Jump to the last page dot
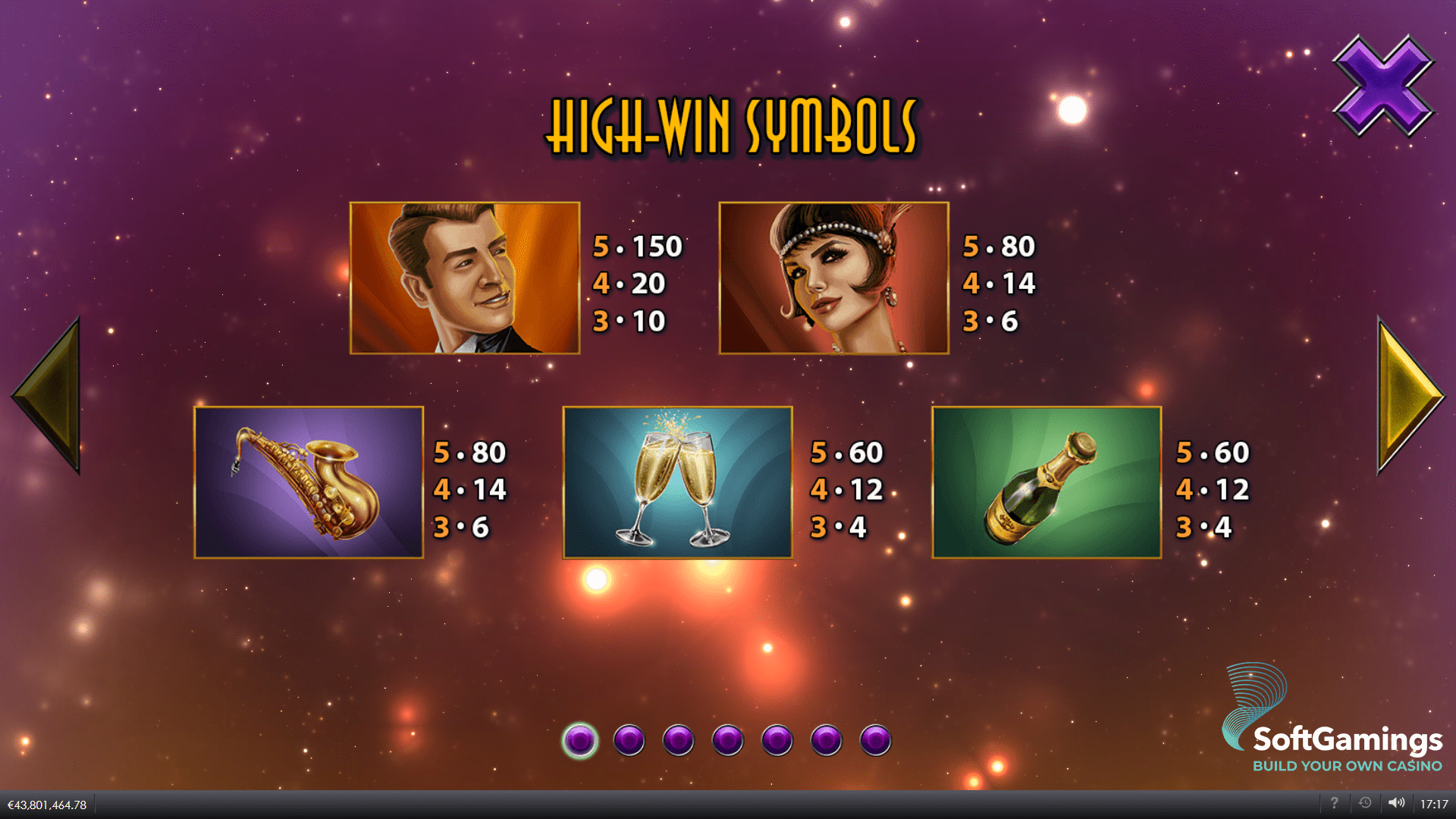 875,740
